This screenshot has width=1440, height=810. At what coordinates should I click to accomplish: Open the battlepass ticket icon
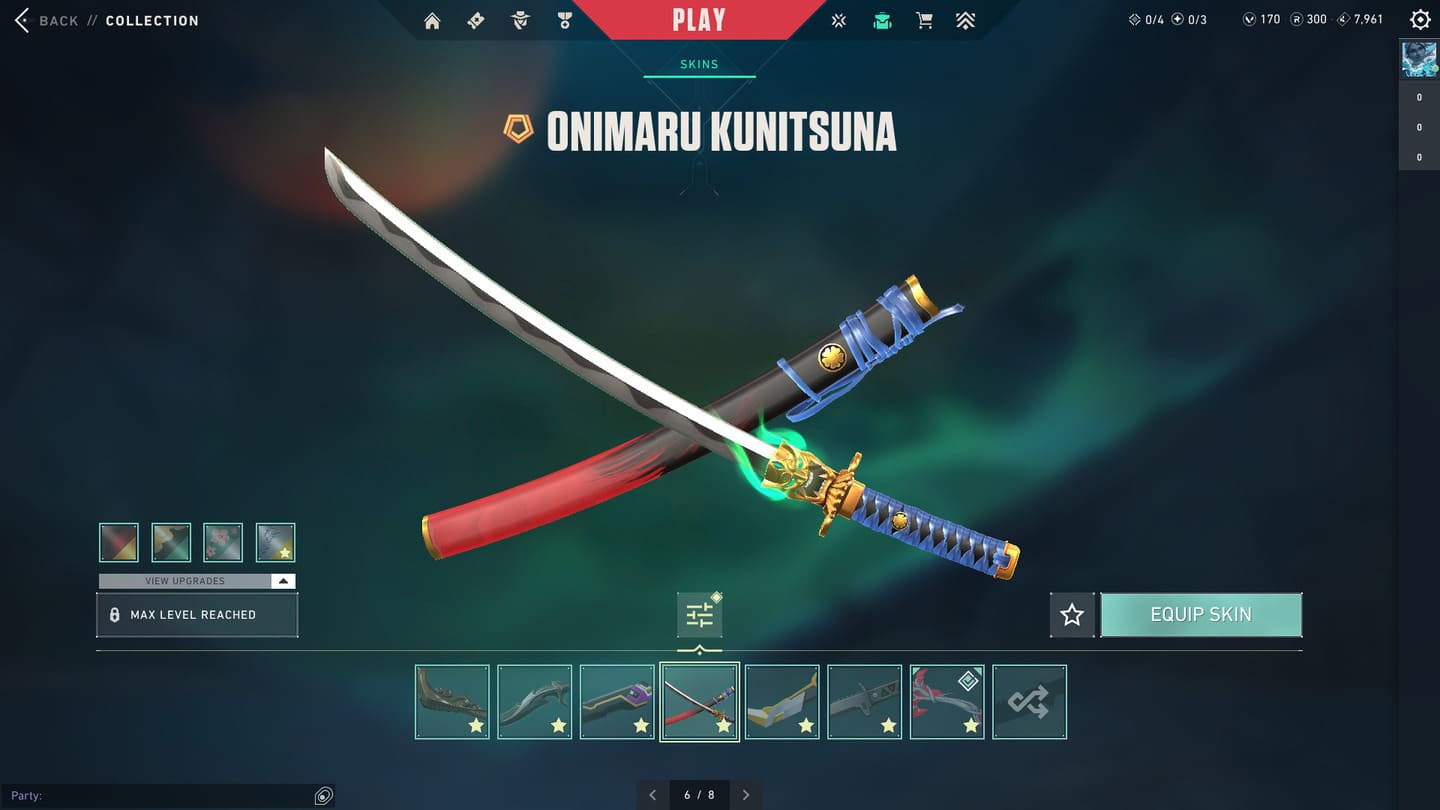476,21
